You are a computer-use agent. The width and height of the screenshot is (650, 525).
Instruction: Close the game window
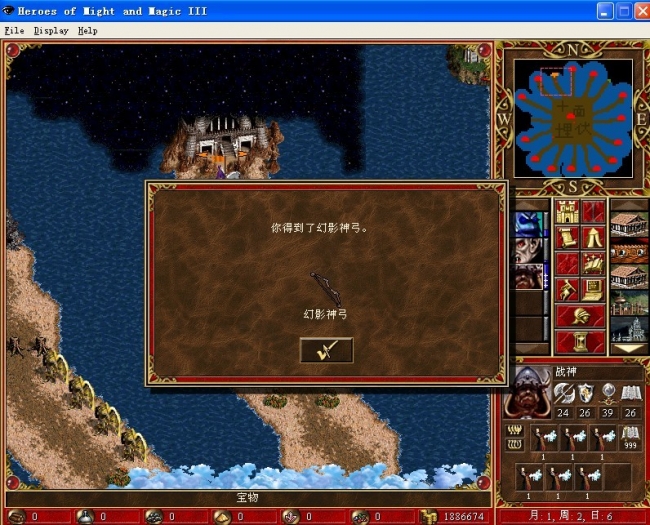[x=640, y=11]
